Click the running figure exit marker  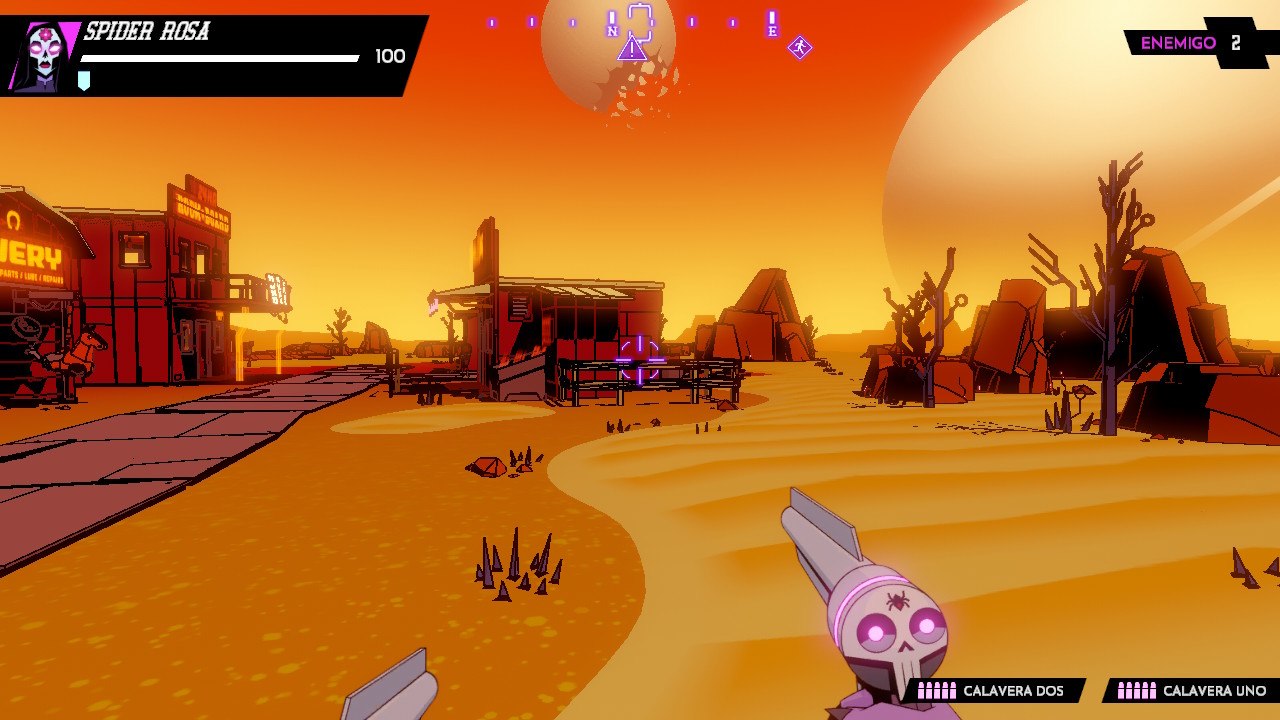point(799,47)
